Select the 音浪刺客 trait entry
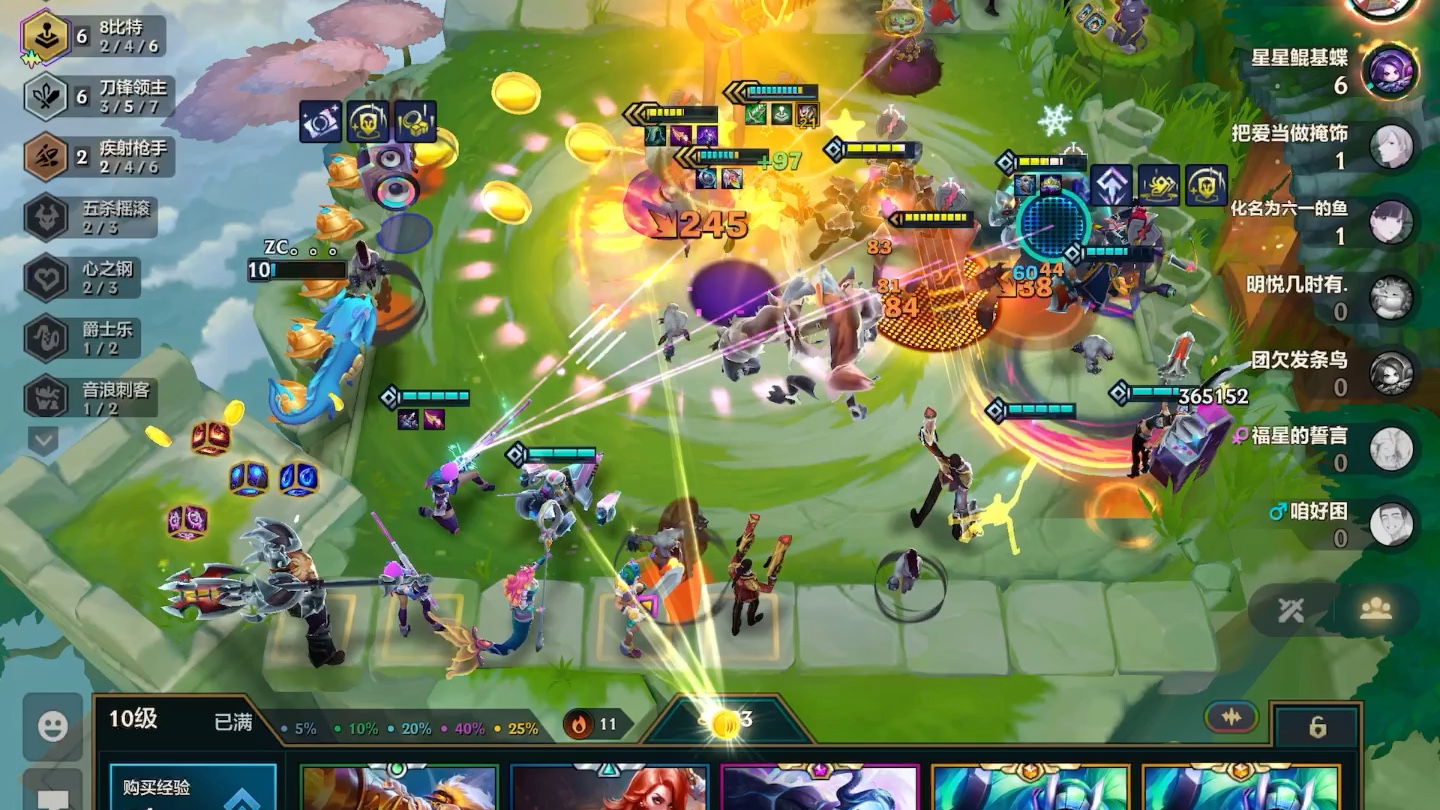The width and height of the screenshot is (1440, 810). coord(91,398)
